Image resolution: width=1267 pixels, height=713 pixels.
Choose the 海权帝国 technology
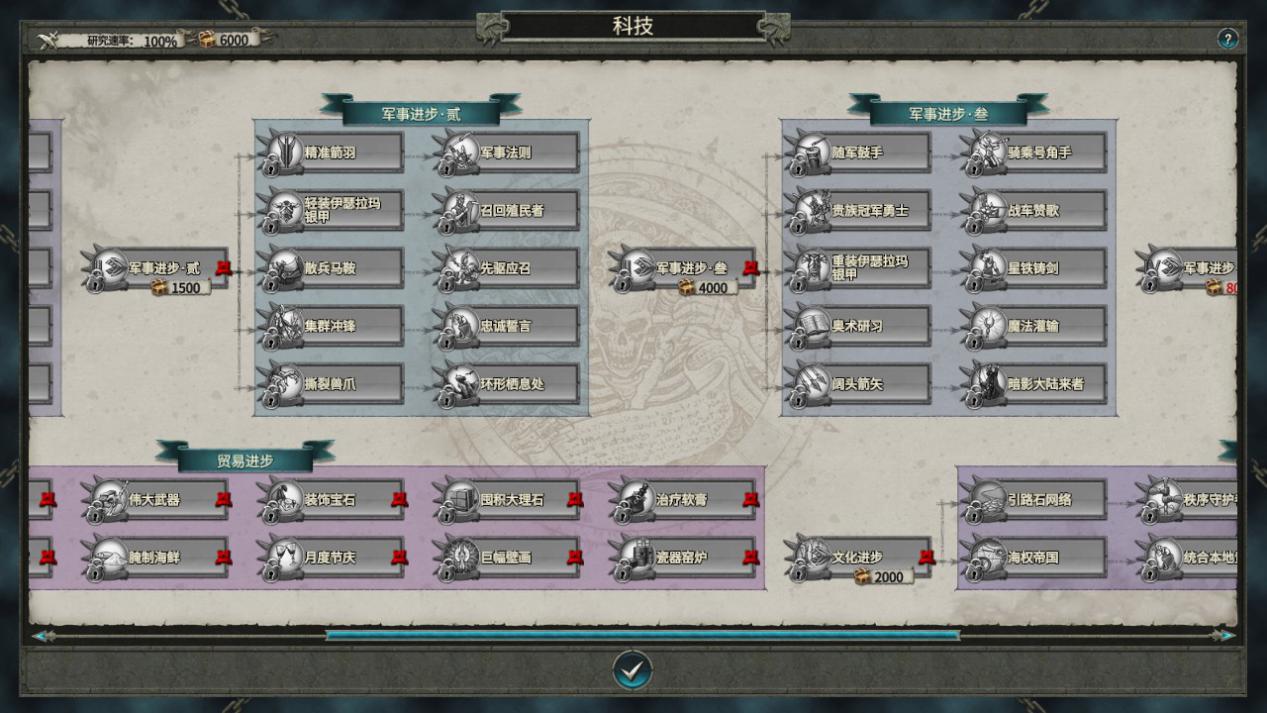coord(1036,557)
